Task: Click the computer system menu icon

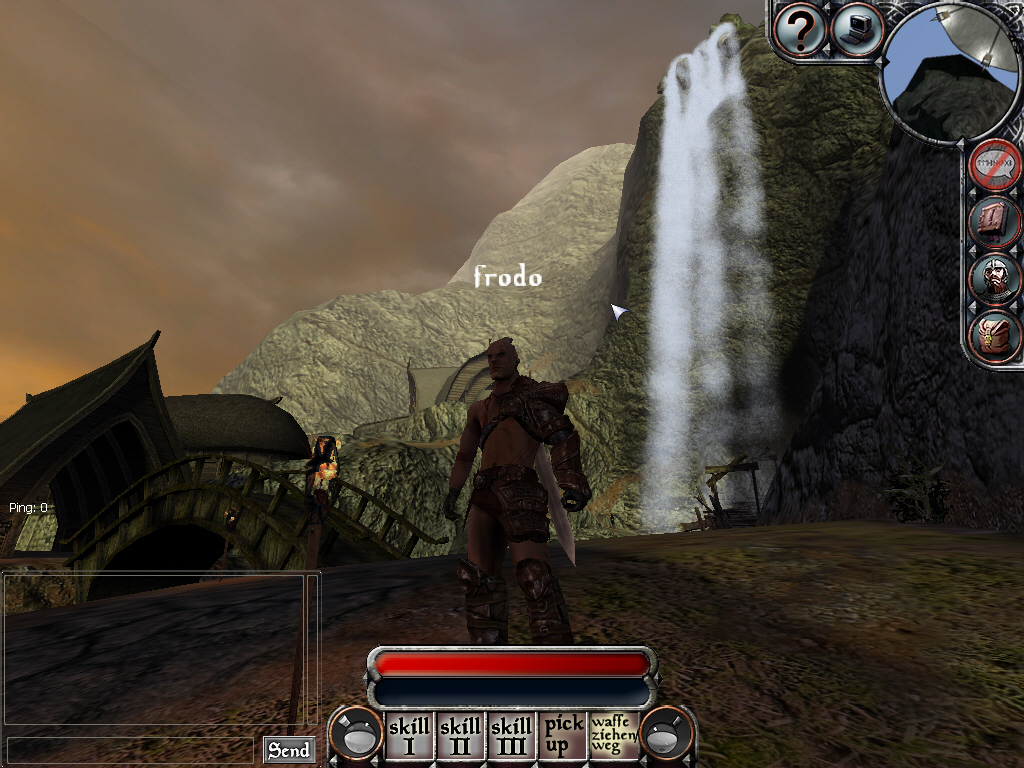Action: tap(856, 29)
